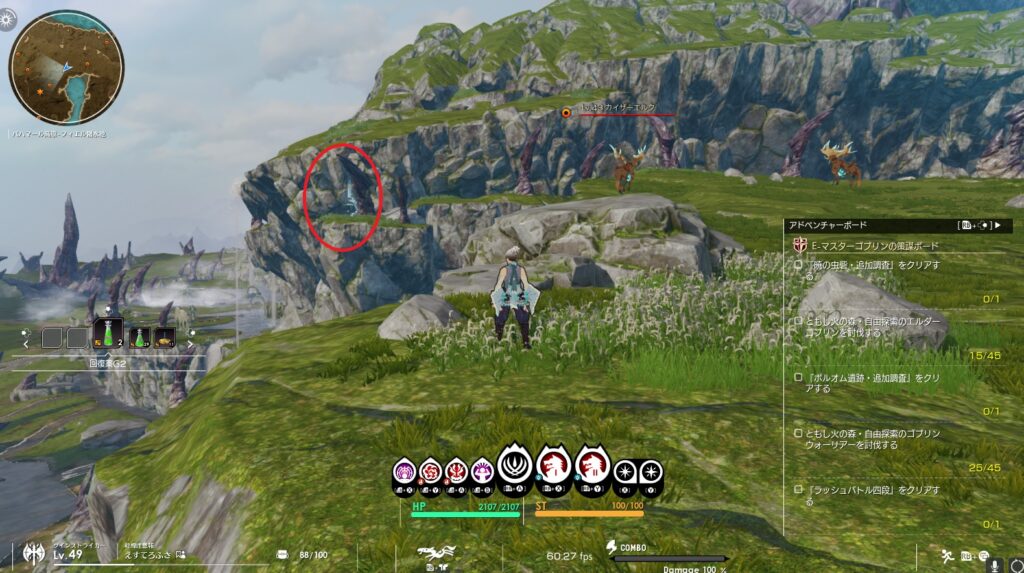Click the running figure icon

coord(946,555)
